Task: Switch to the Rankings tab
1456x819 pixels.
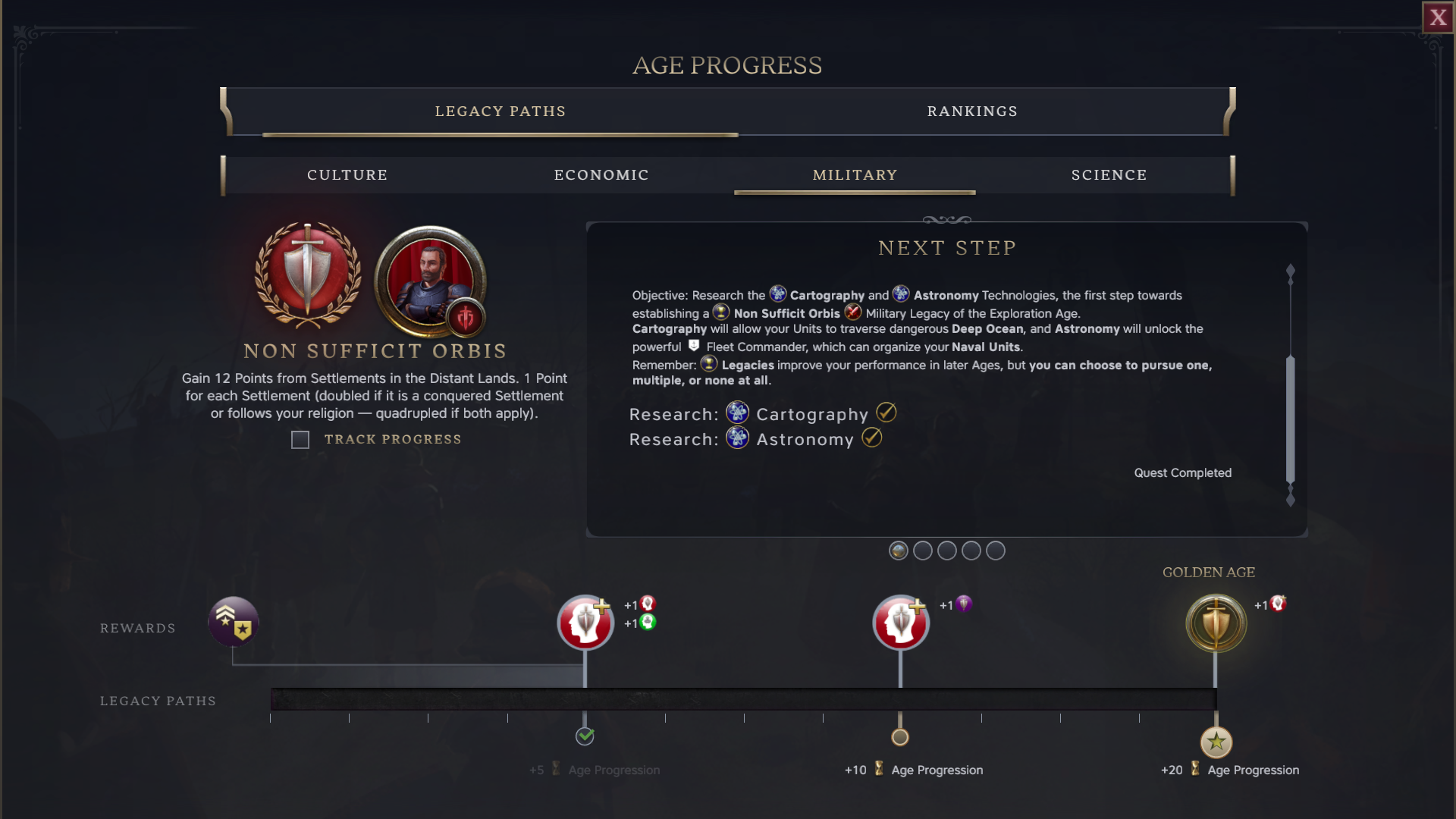Action: [x=972, y=111]
